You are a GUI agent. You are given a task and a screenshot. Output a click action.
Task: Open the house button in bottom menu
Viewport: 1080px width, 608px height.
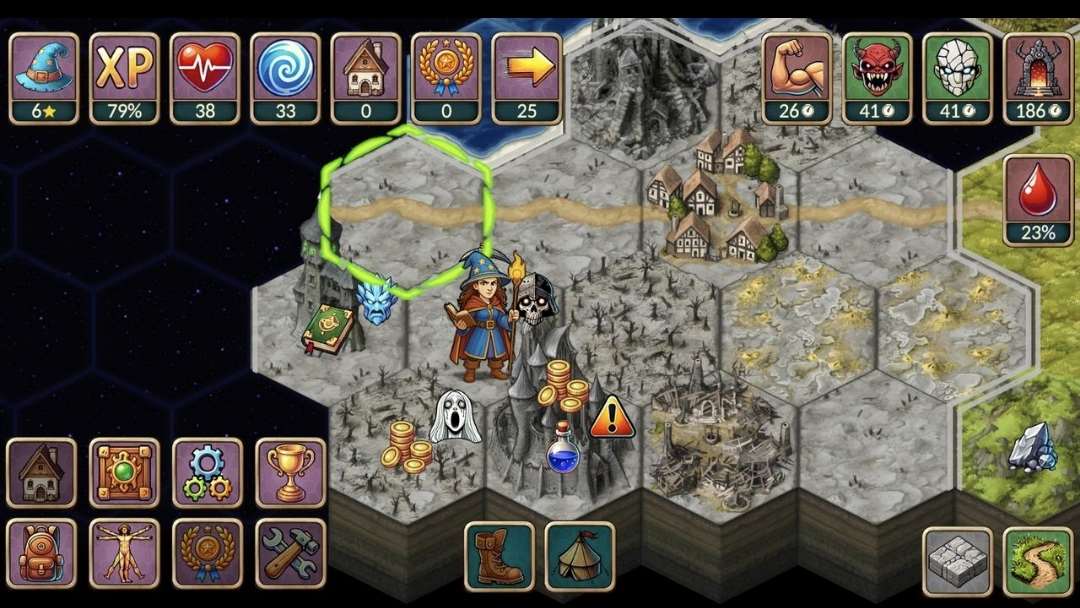pos(42,472)
